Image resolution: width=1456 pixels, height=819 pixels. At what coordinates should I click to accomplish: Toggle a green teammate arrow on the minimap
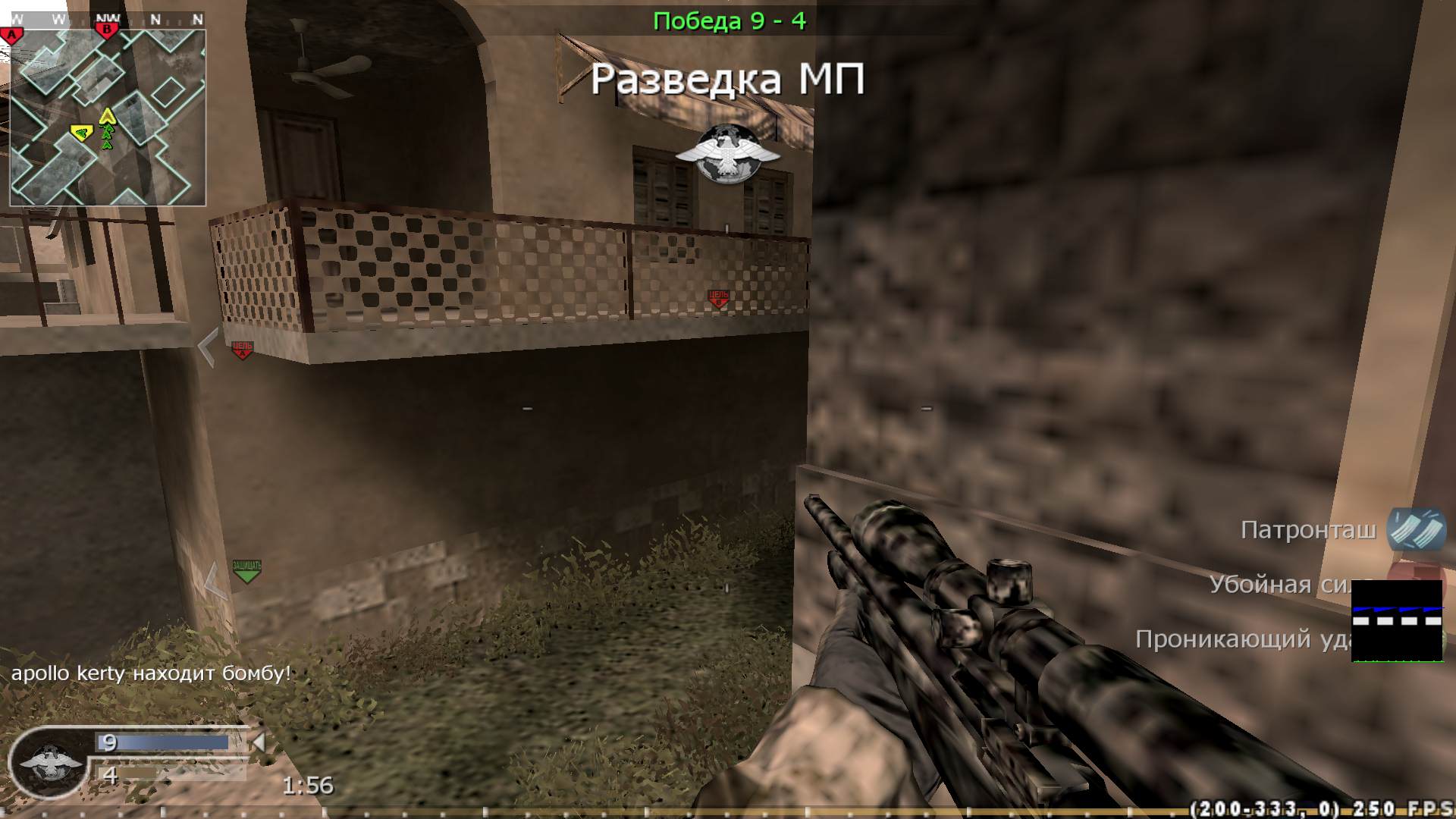108,136
